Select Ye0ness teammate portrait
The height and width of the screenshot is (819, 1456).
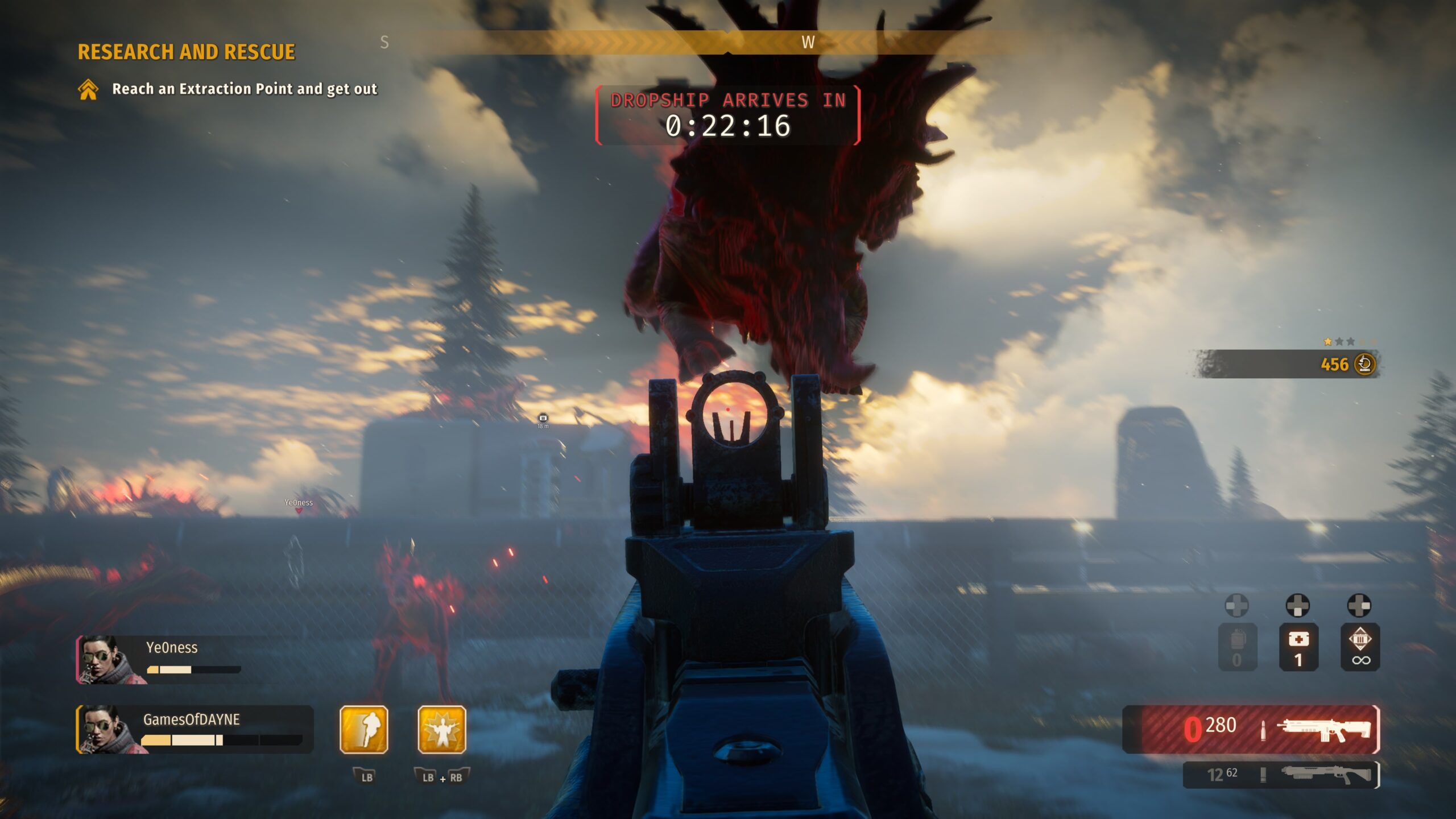pyautogui.click(x=105, y=660)
